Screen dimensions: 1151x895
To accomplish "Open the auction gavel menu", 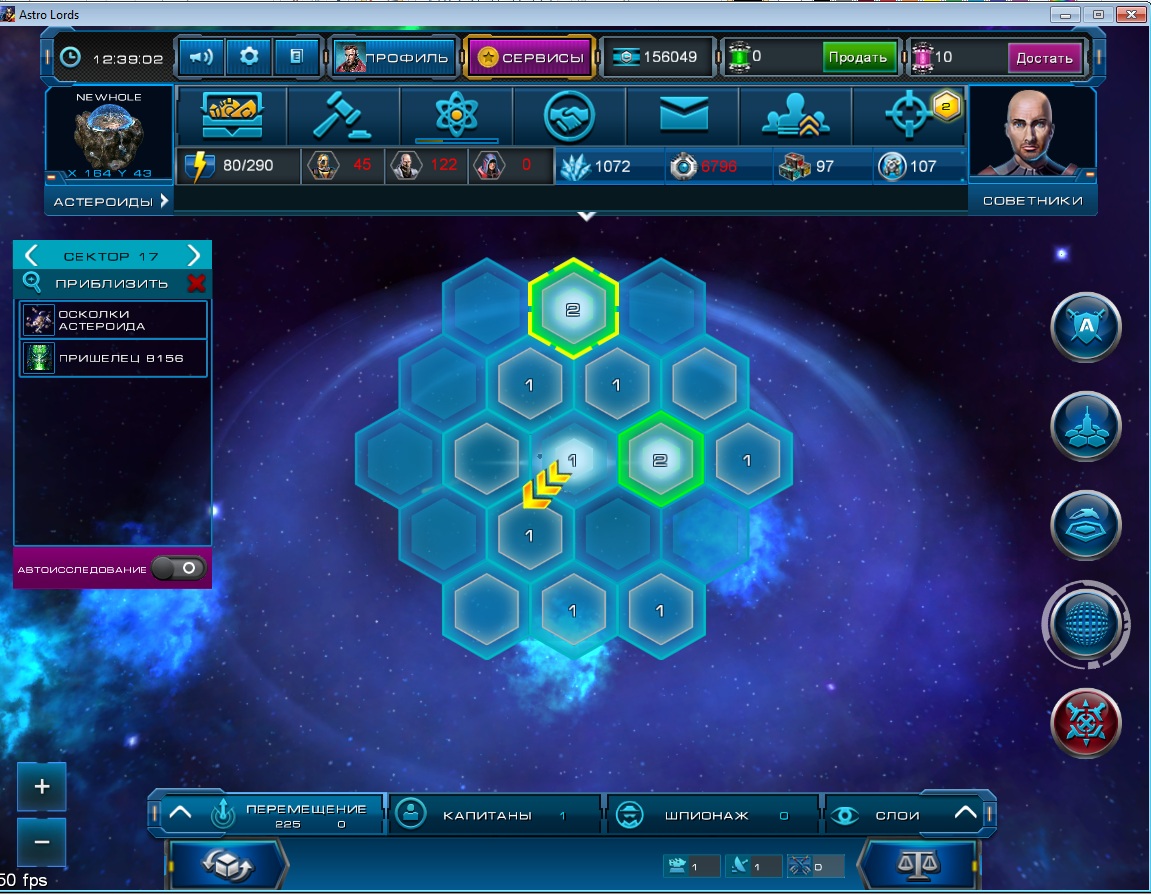I will coord(343,117).
